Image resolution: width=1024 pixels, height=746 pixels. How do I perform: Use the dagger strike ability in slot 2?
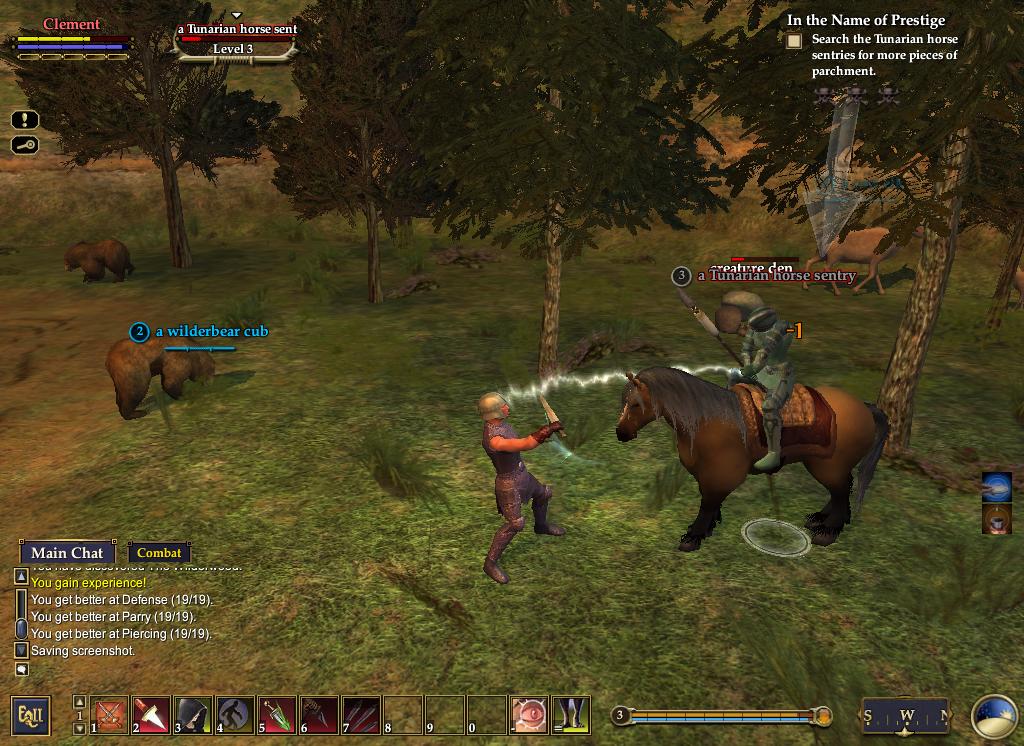152,715
